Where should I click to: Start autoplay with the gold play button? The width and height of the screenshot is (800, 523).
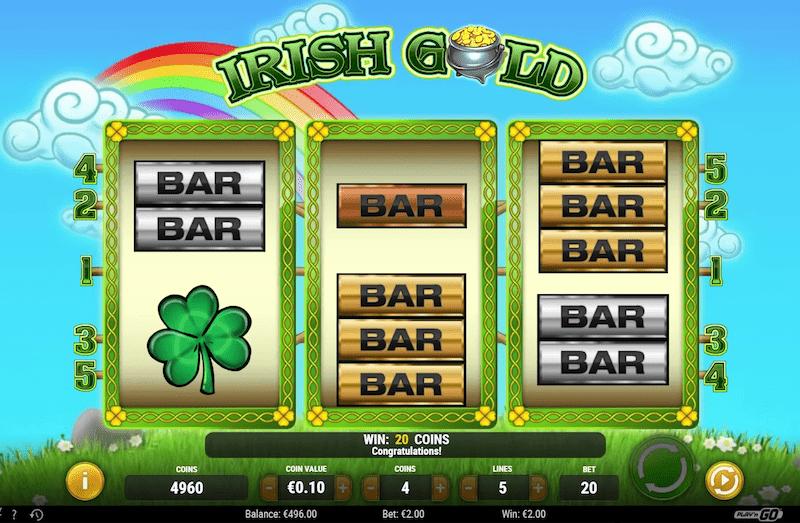pyautogui.click(x=721, y=479)
